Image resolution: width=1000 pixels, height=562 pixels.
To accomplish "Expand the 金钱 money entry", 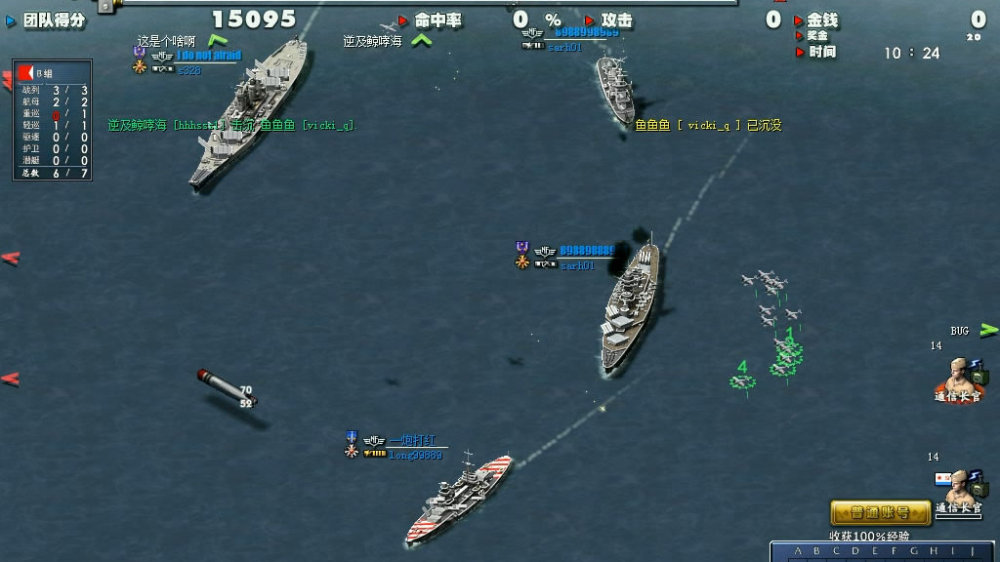I will point(799,20).
